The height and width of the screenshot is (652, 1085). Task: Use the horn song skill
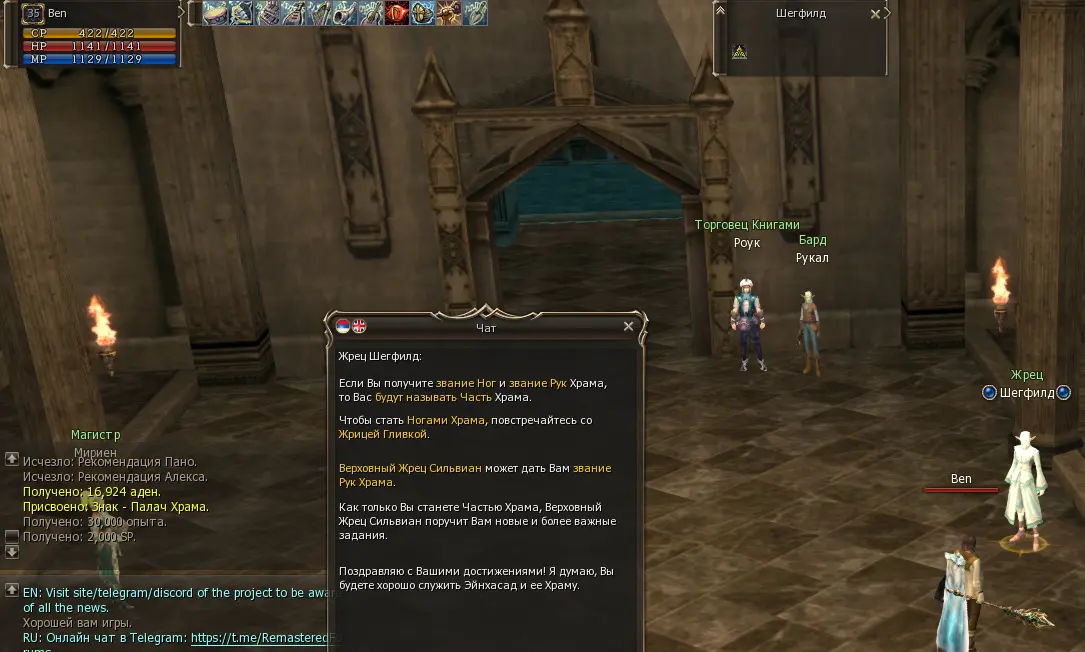click(345, 13)
